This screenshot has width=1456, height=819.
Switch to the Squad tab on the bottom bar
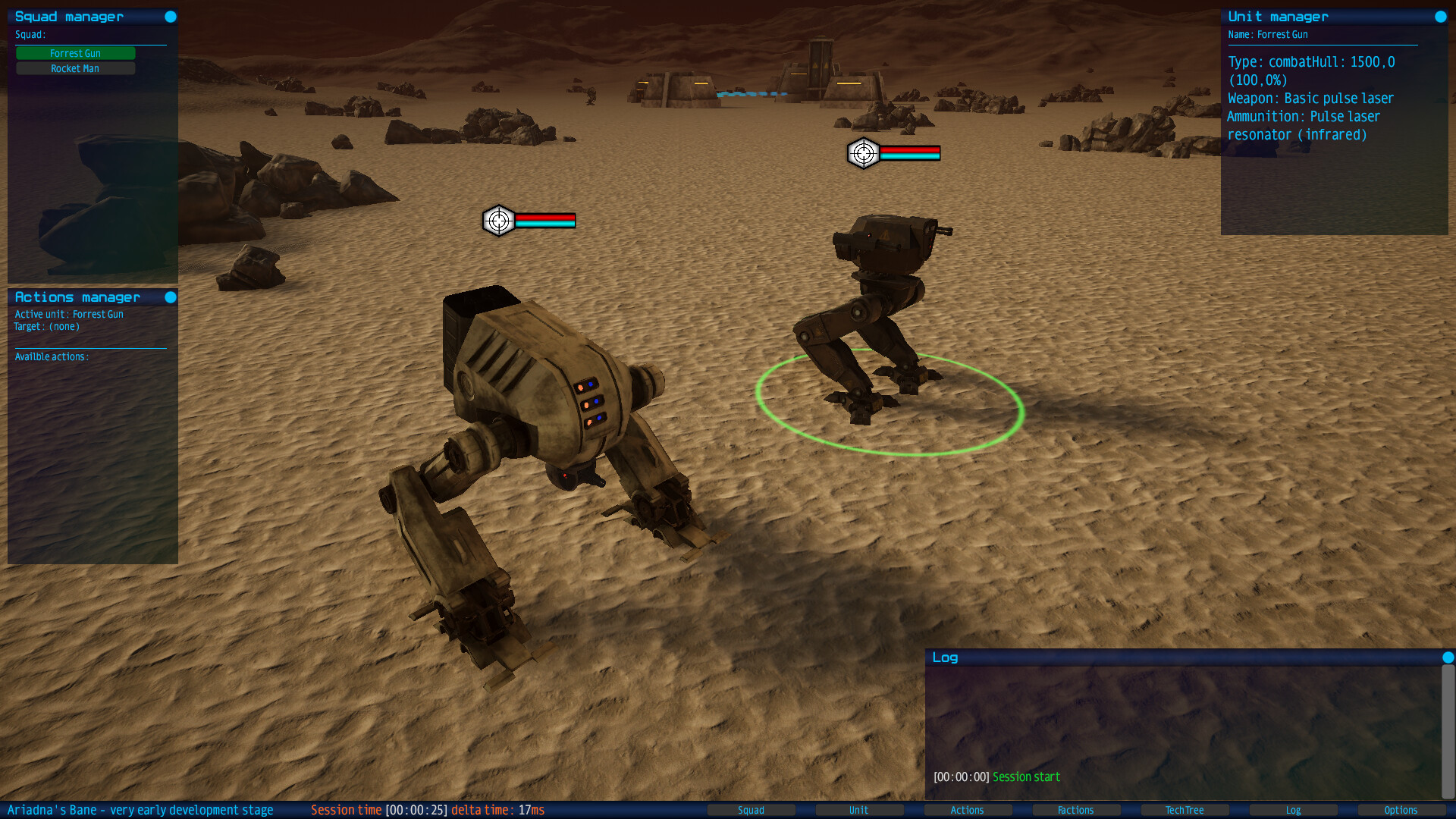(752, 810)
